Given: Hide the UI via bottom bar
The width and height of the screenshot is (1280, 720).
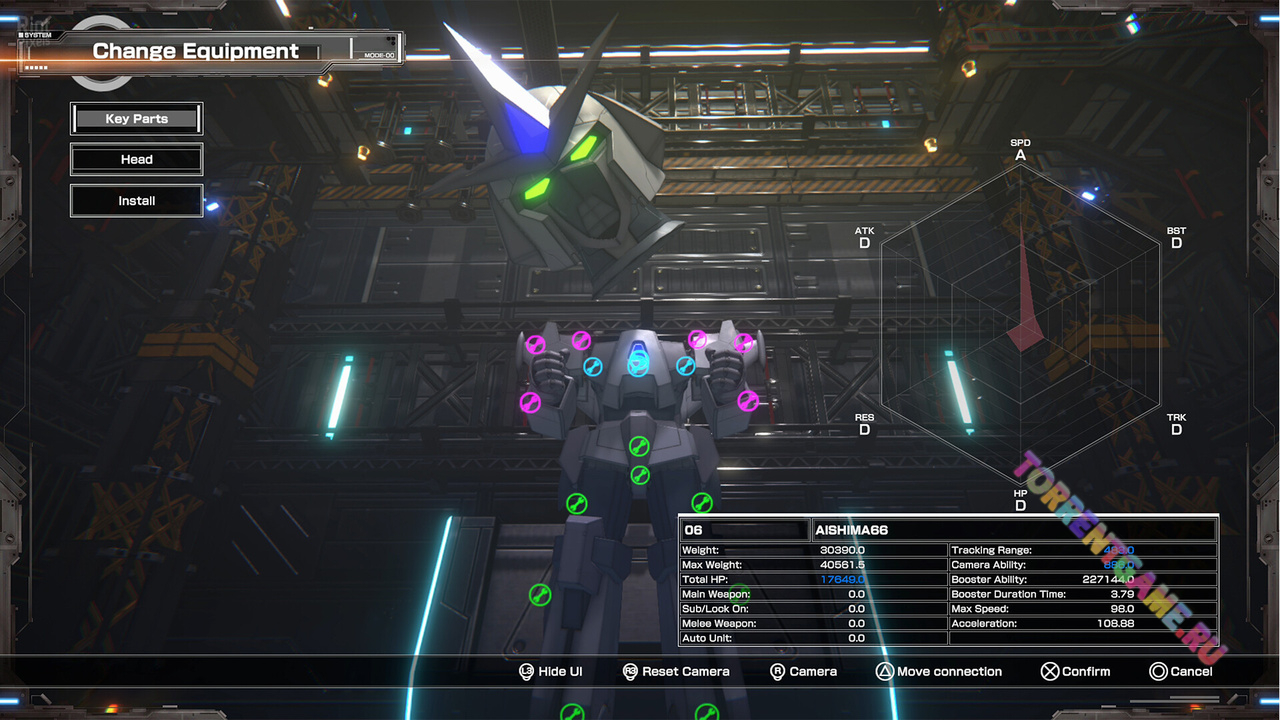Looking at the screenshot, I should (x=551, y=672).
